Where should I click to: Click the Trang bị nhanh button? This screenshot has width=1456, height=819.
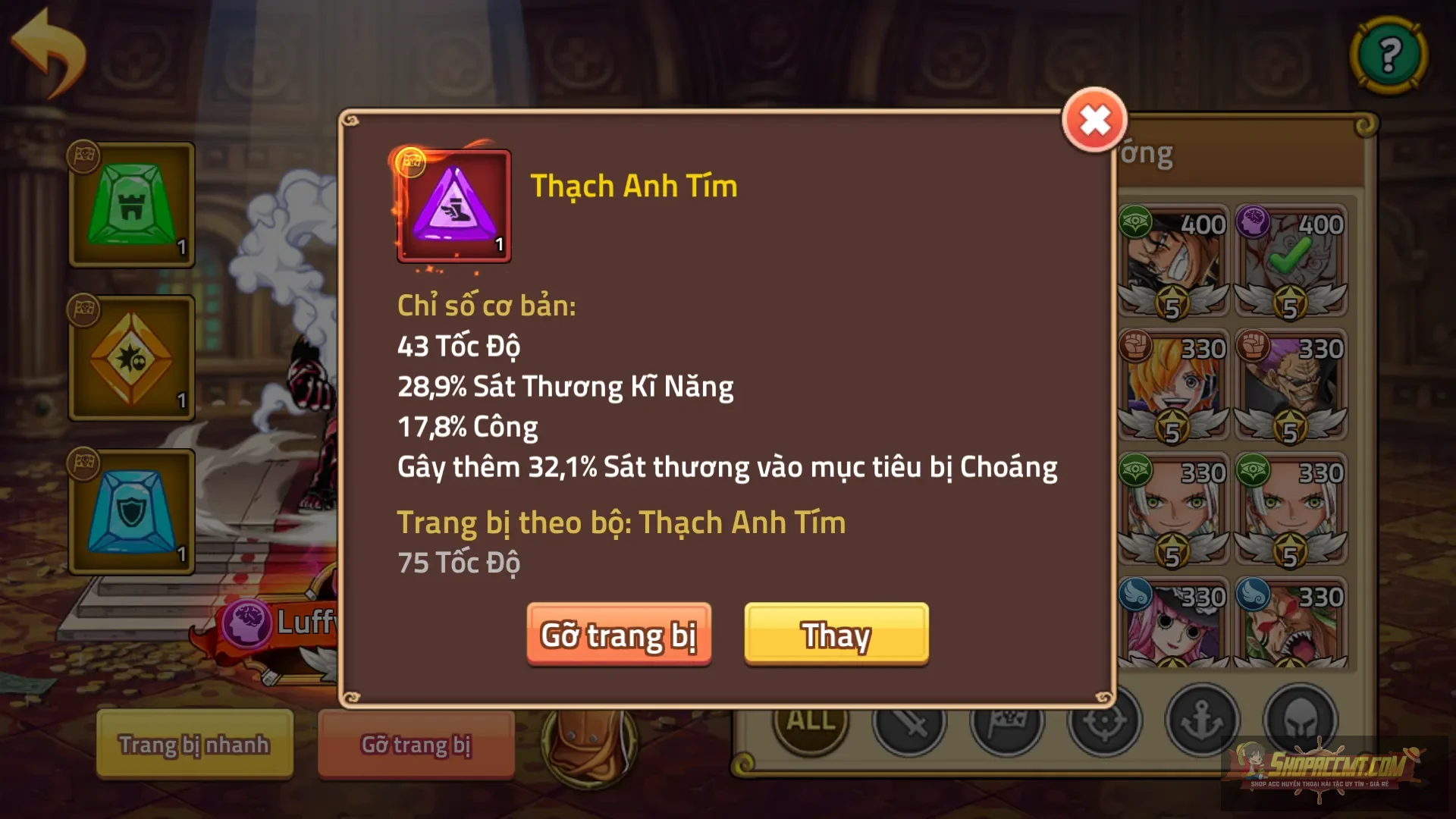coord(194,745)
